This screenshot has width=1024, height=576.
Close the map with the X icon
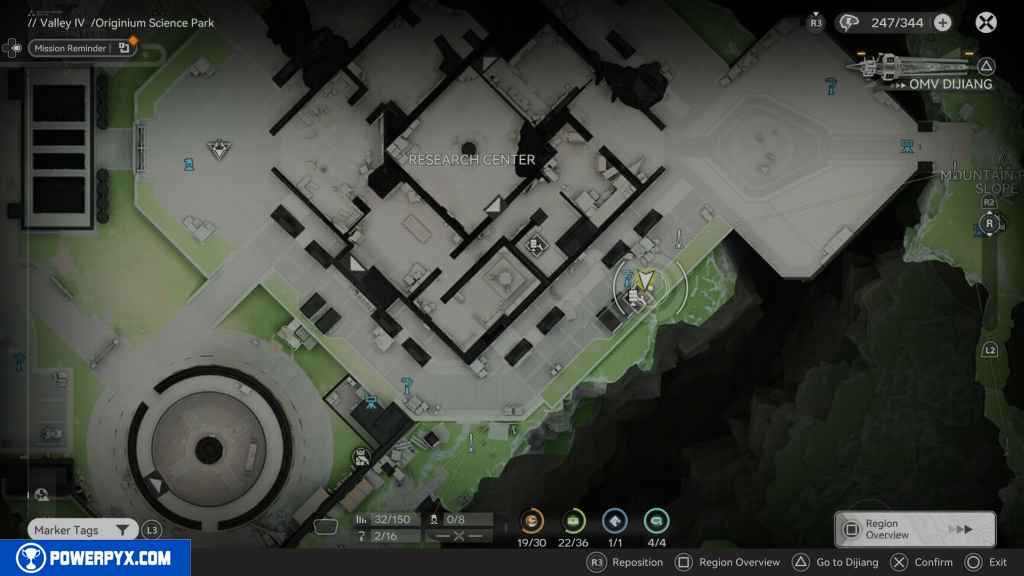click(986, 22)
